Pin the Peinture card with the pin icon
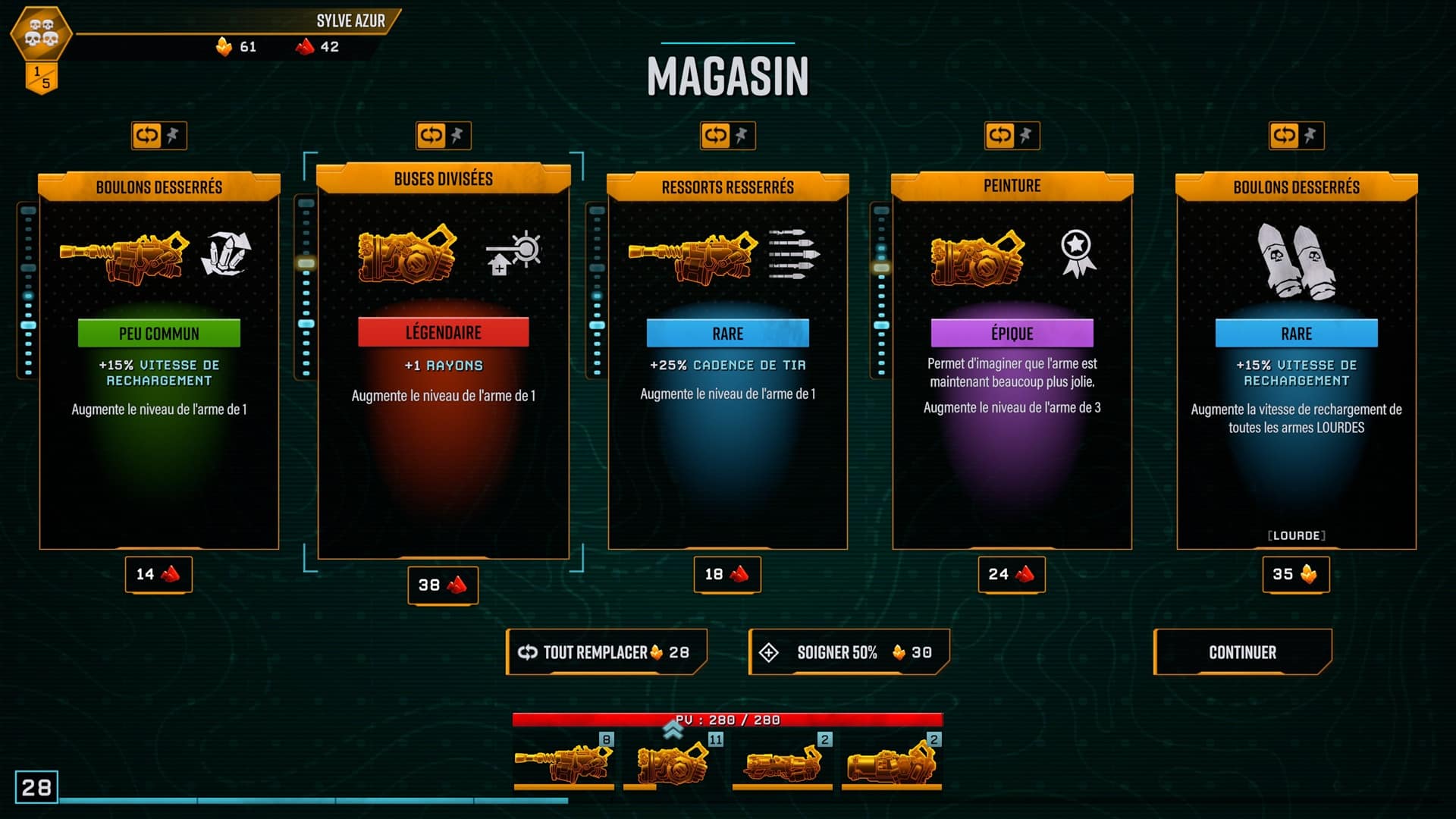This screenshot has width=1456, height=819. click(1026, 136)
